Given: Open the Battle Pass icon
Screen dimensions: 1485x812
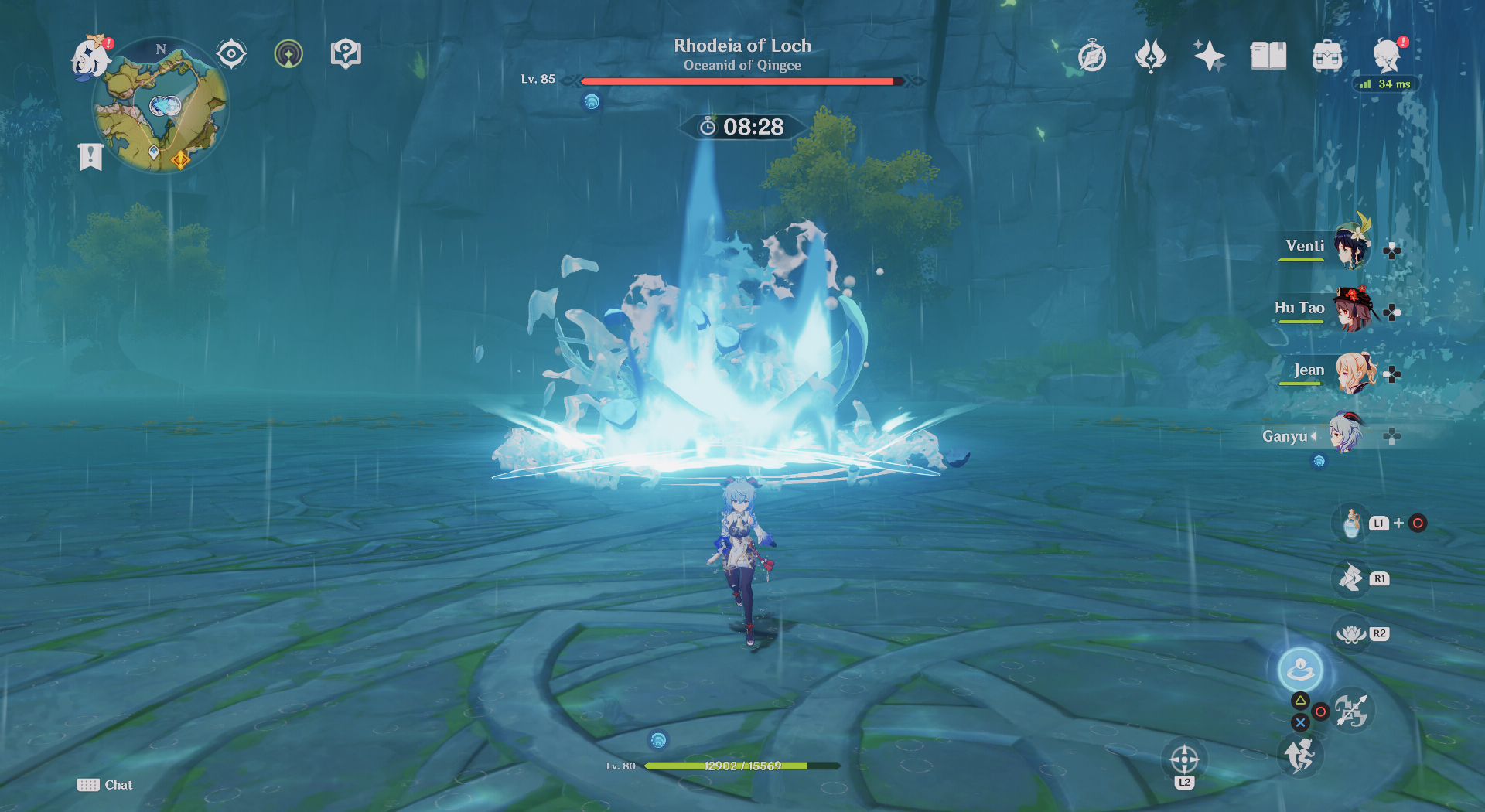Looking at the screenshot, I should click(1150, 56).
